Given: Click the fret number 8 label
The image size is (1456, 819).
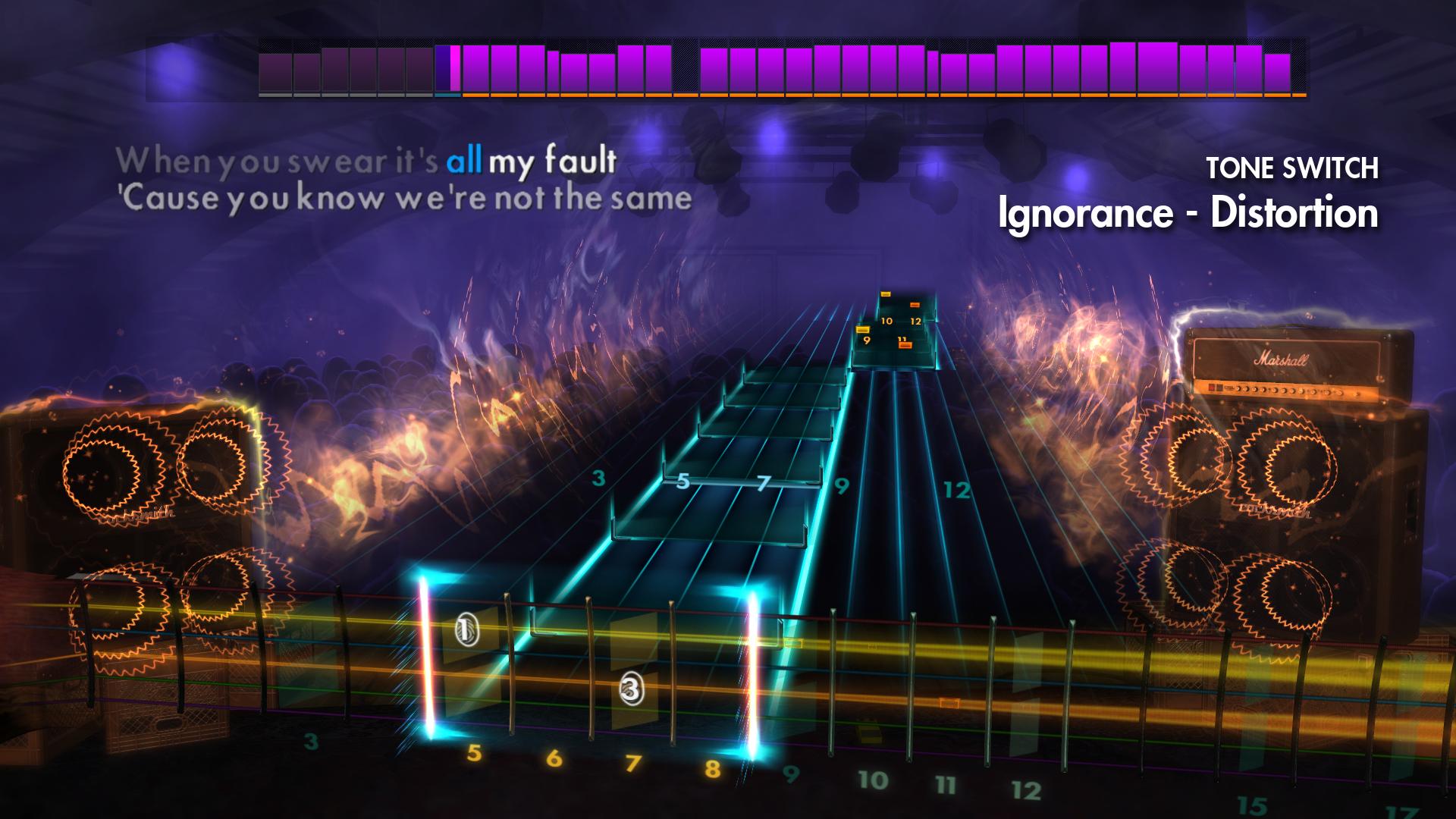Looking at the screenshot, I should (711, 770).
